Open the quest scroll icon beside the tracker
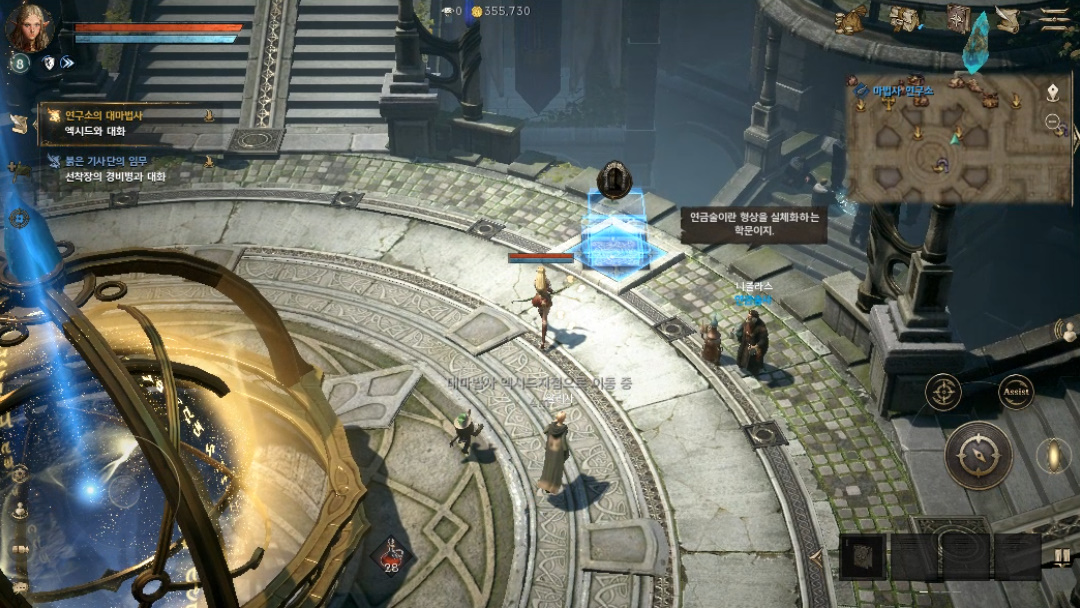This screenshot has height=608, width=1080. pyautogui.click(x=19, y=123)
